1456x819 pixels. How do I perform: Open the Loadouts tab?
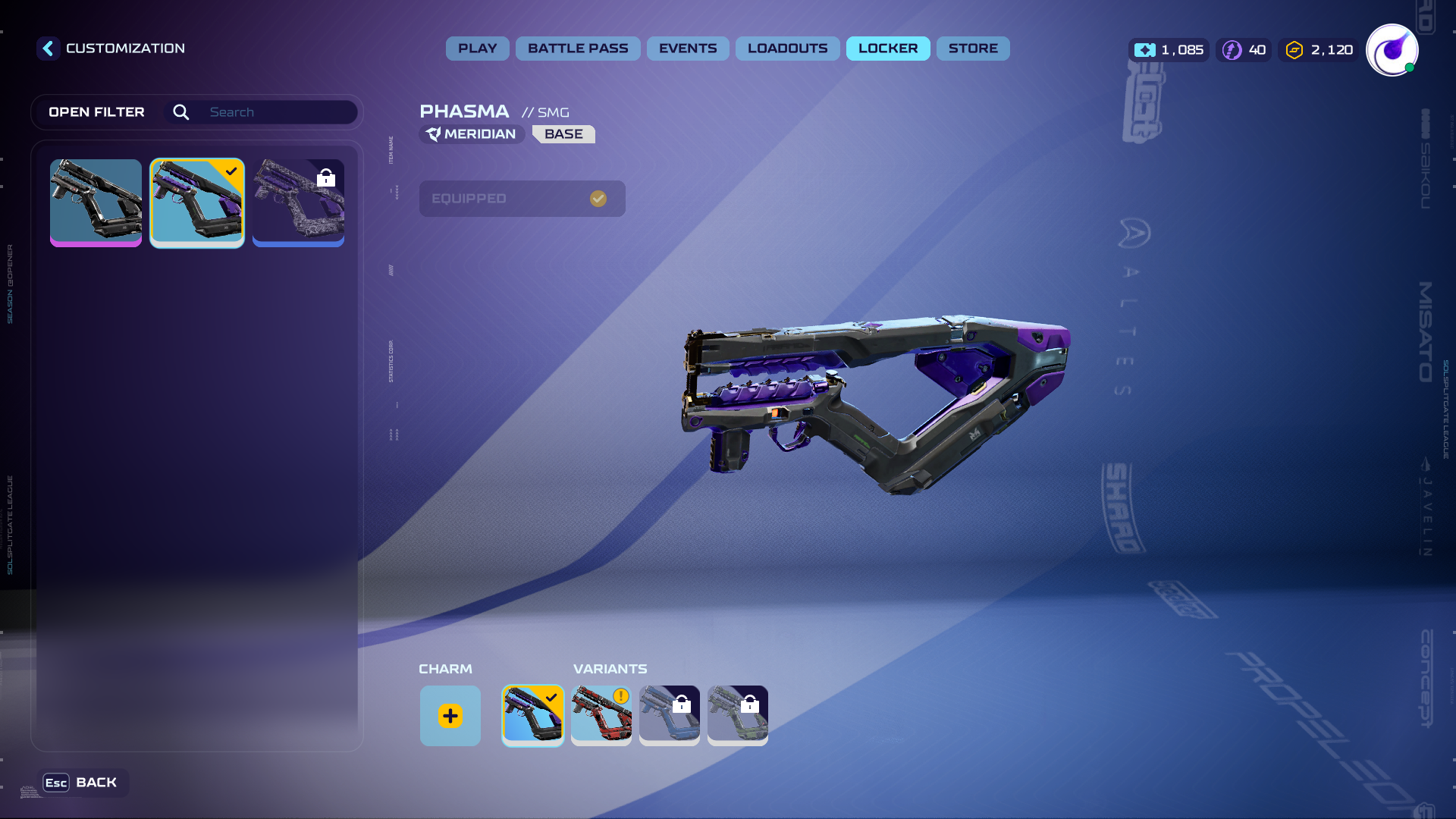click(787, 49)
